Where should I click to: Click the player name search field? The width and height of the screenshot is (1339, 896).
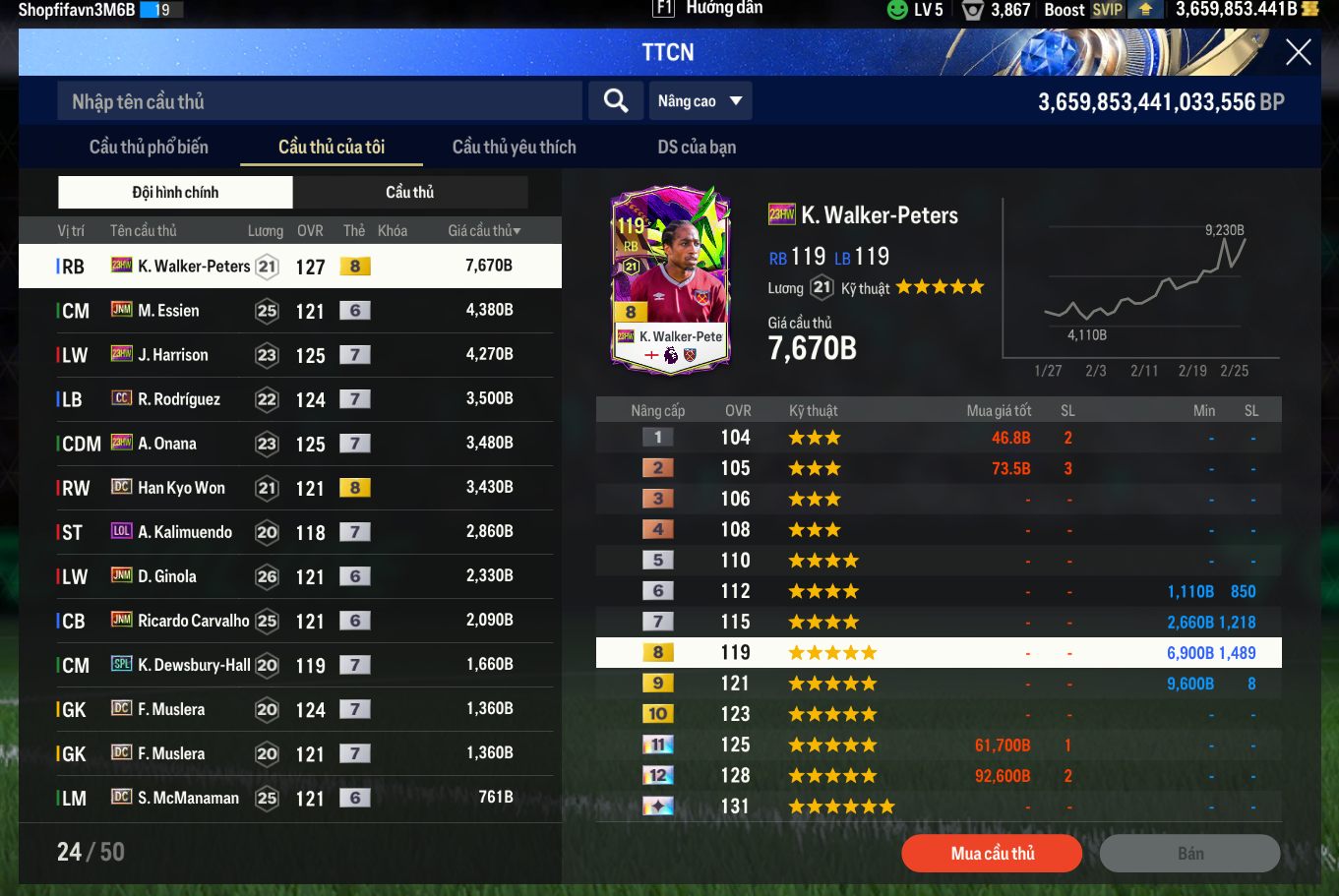pyautogui.click(x=320, y=101)
